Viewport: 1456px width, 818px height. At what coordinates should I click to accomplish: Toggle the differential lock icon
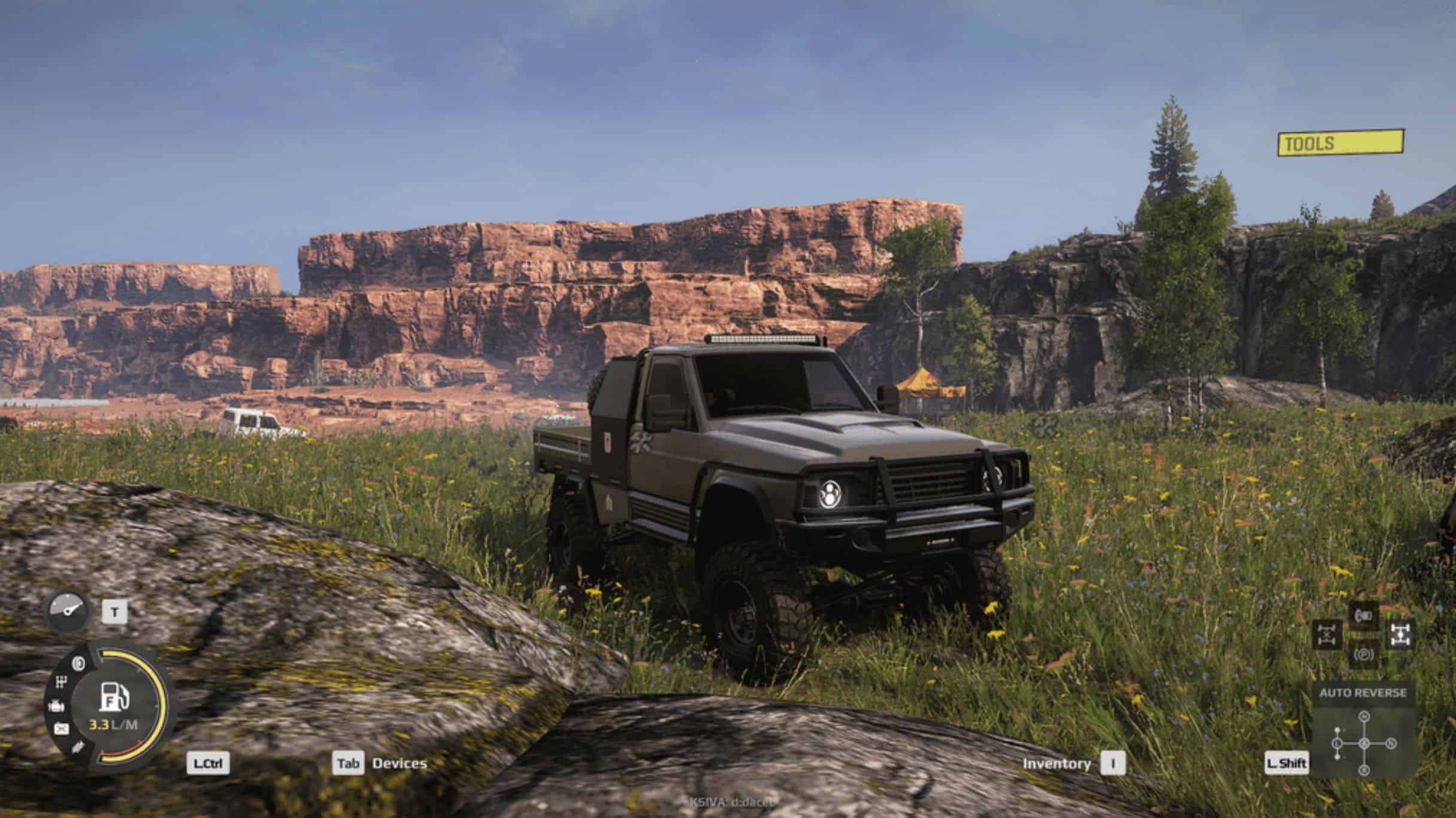tap(1327, 634)
